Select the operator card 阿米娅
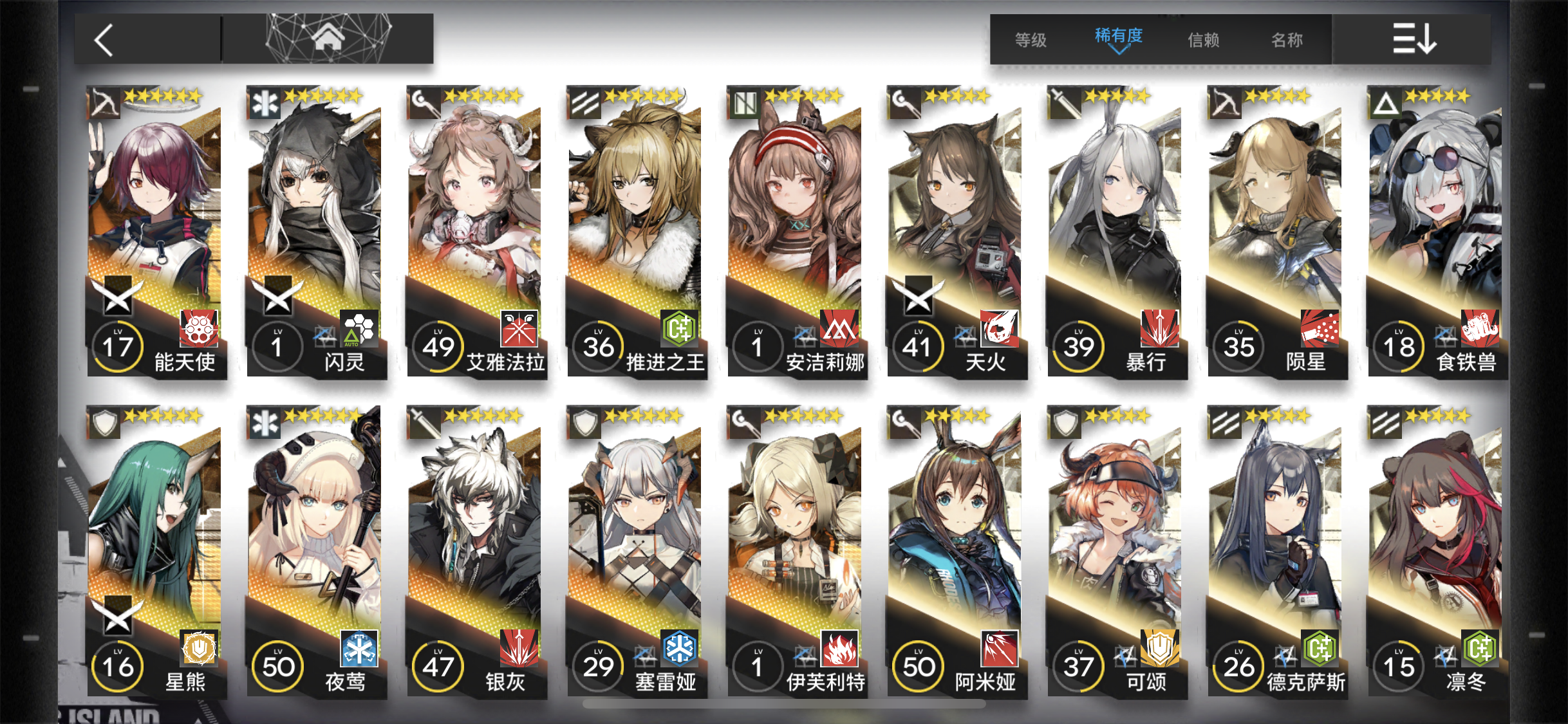 [955, 552]
